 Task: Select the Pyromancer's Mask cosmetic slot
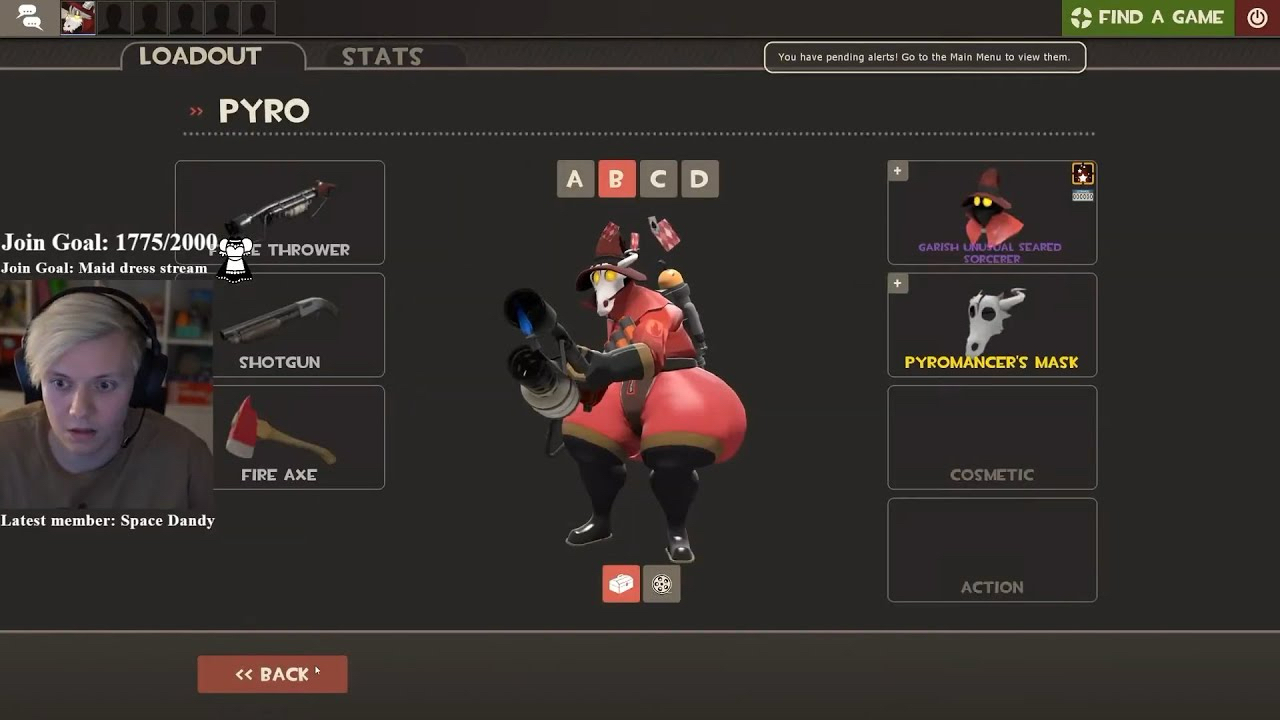(x=991, y=325)
